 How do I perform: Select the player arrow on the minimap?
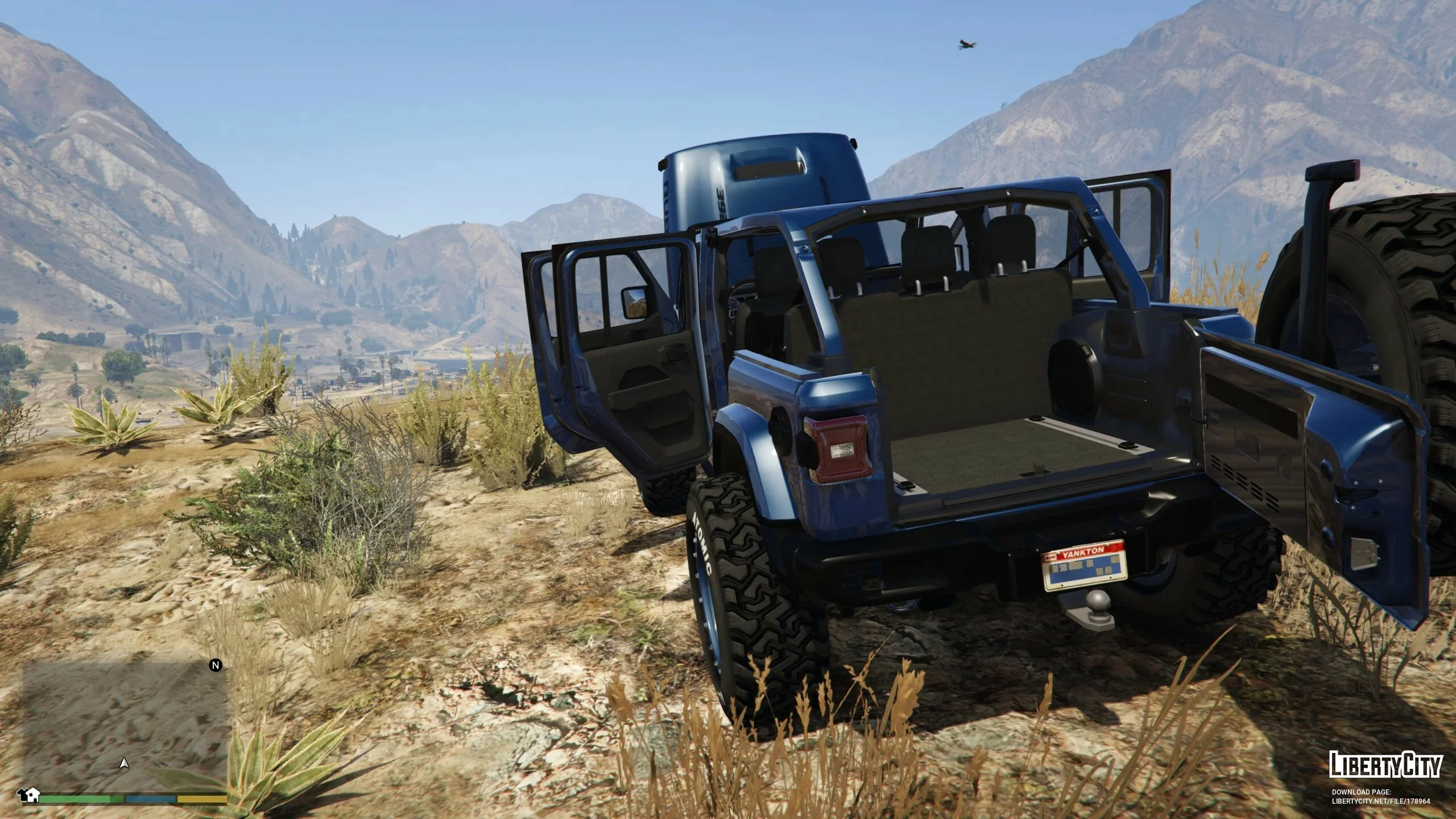coord(125,764)
